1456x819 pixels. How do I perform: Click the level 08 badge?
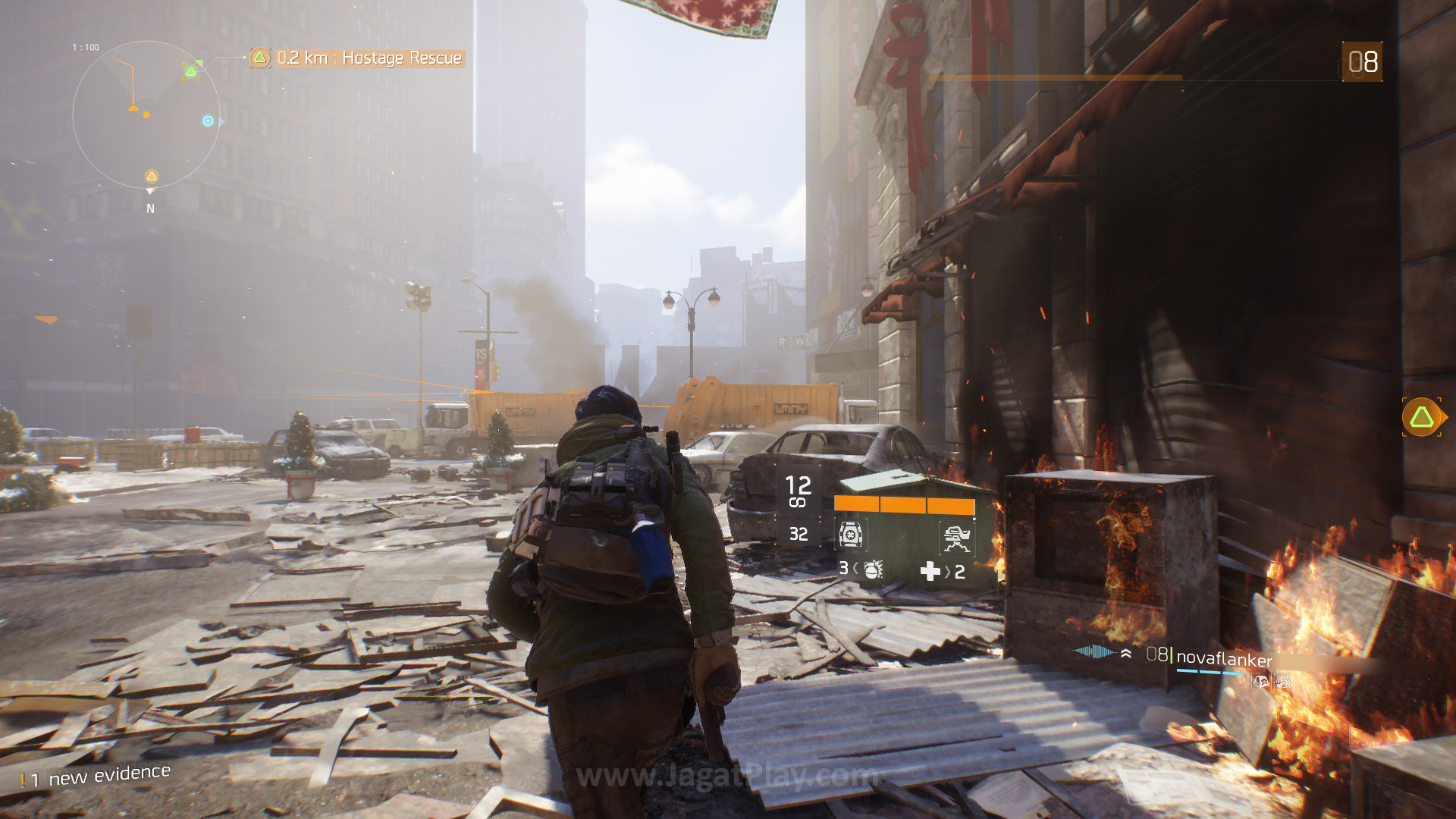click(x=1362, y=62)
